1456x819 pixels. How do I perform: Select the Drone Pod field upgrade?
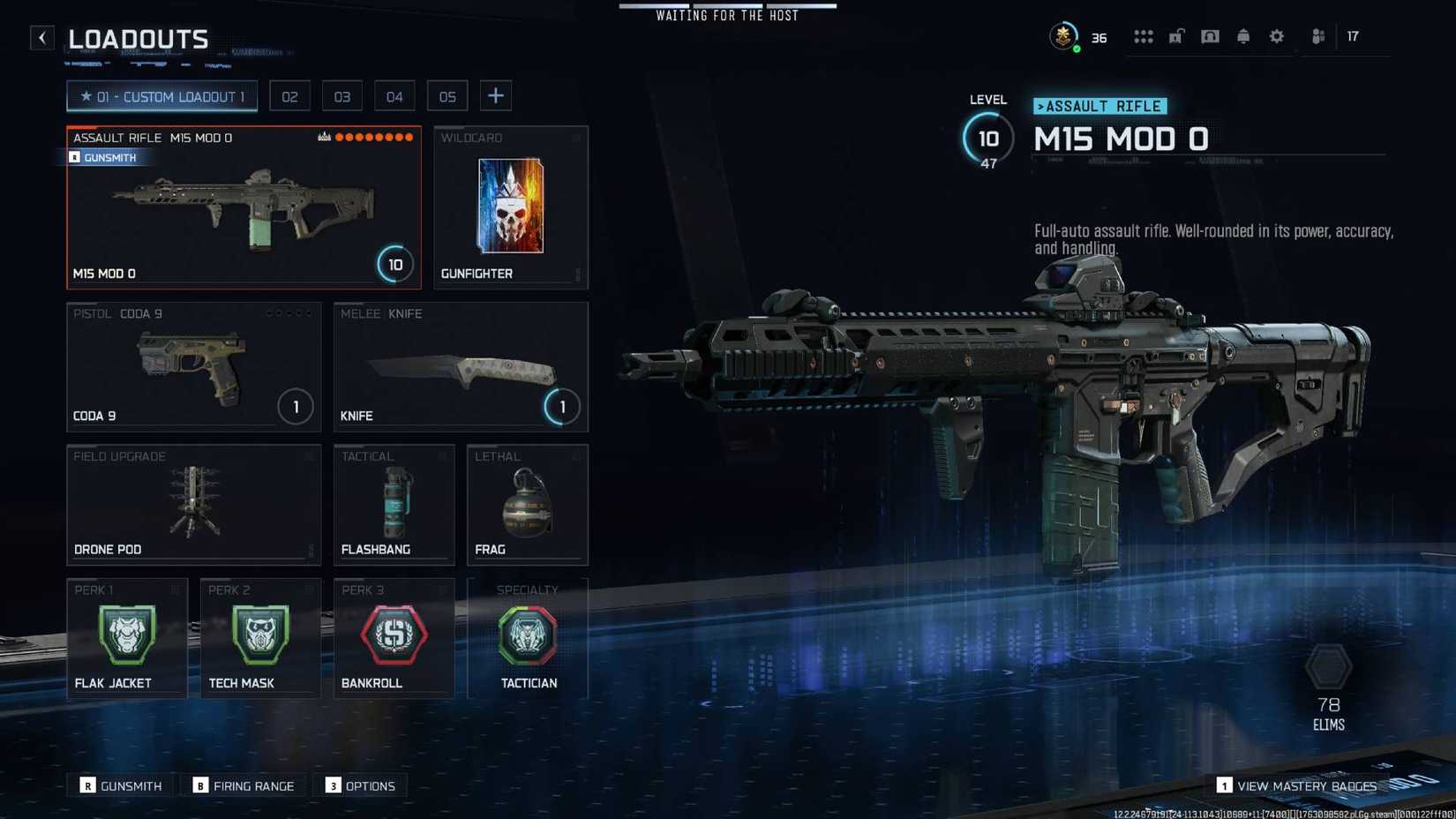pos(193,503)
